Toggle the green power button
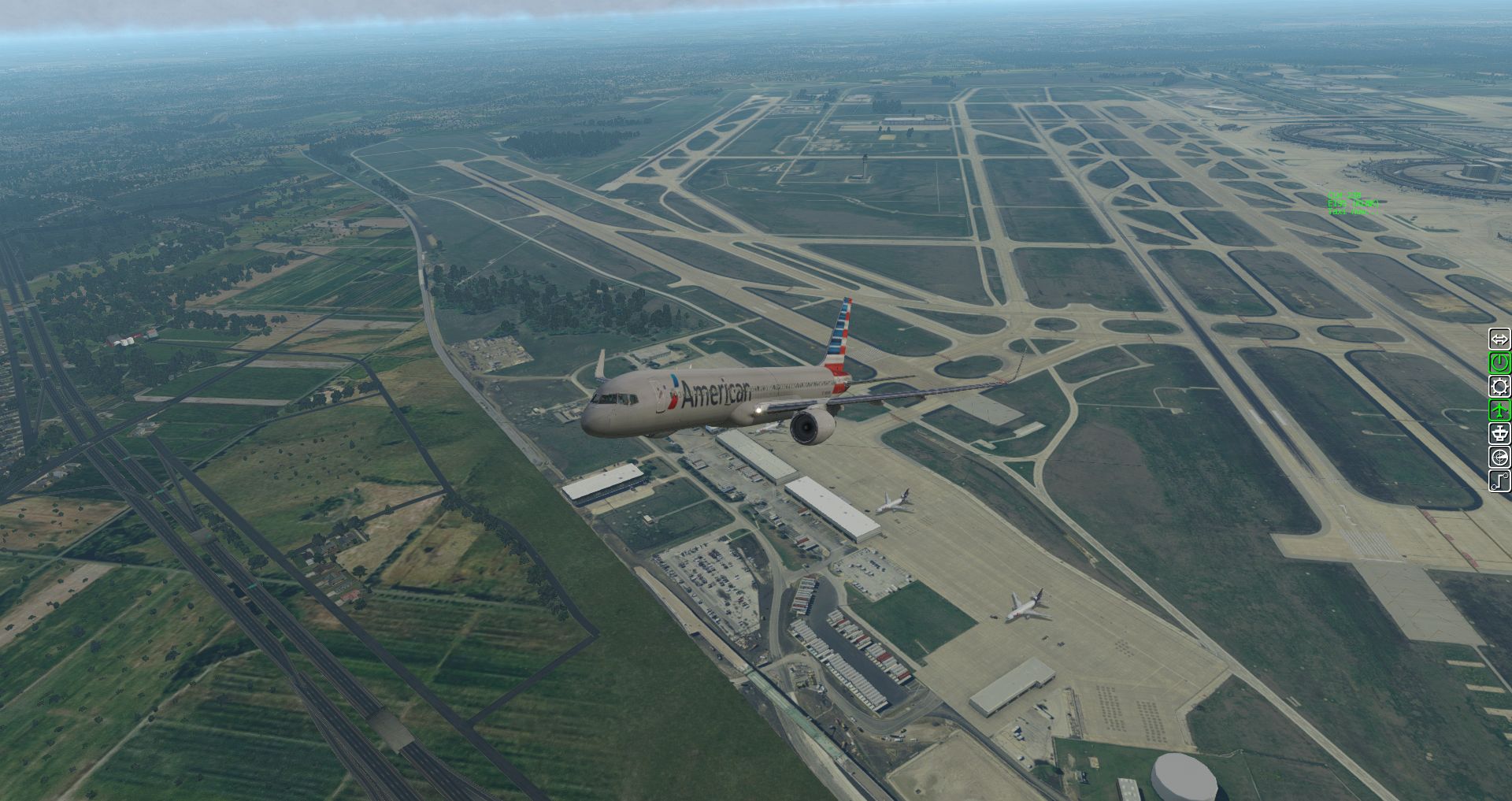This screenshot has width=1512, height=801. (1499, 363)
